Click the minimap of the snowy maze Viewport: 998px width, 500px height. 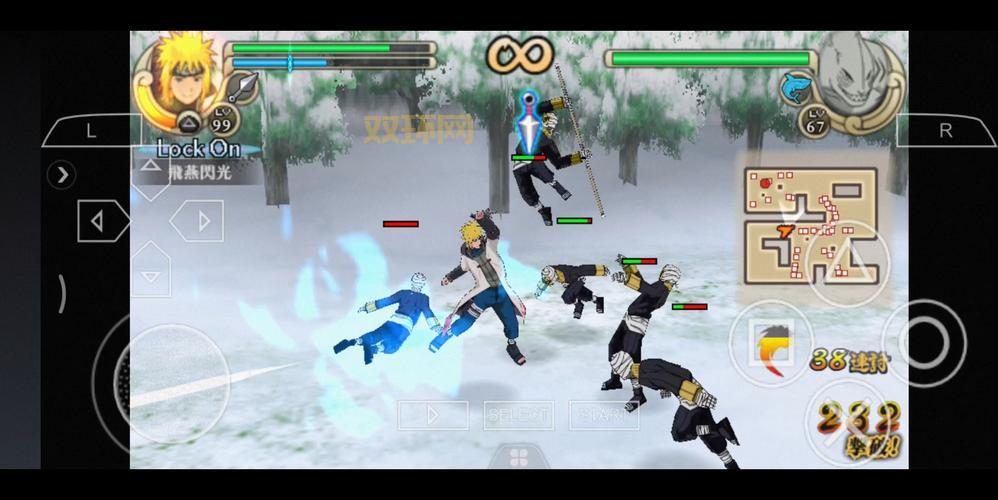pos(812,225)
